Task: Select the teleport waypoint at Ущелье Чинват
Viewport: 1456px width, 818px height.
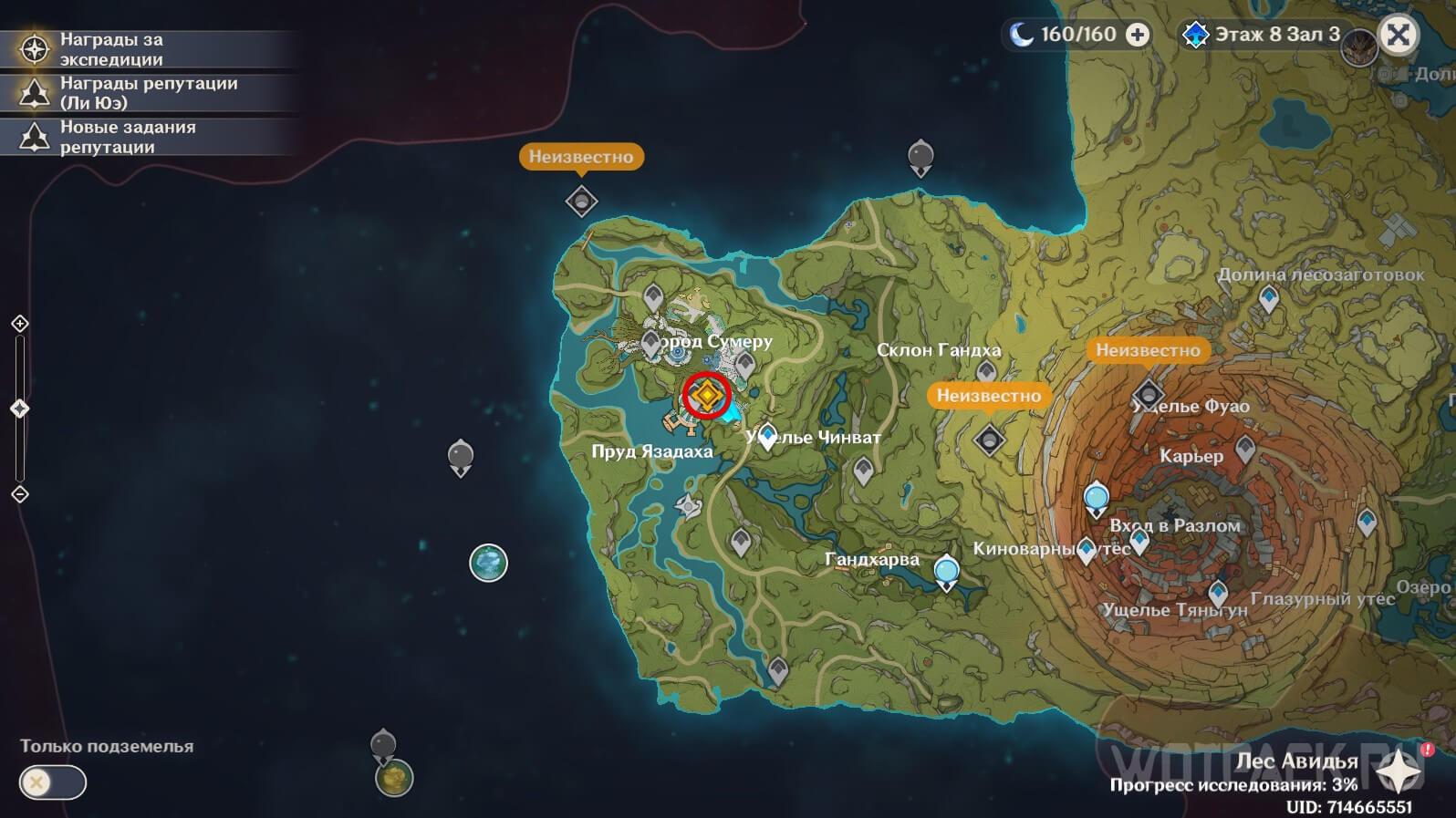Action: [x=768, y=435]
